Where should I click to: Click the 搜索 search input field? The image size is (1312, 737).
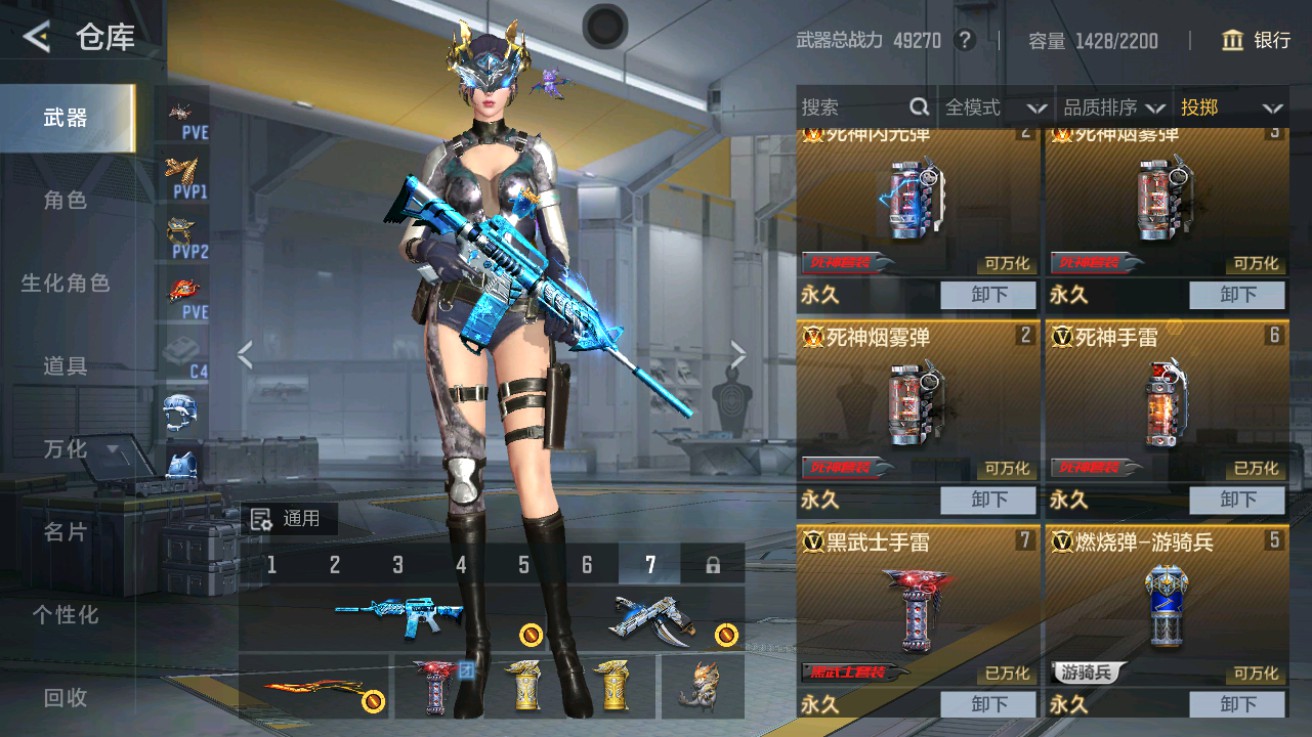point(855,106)
